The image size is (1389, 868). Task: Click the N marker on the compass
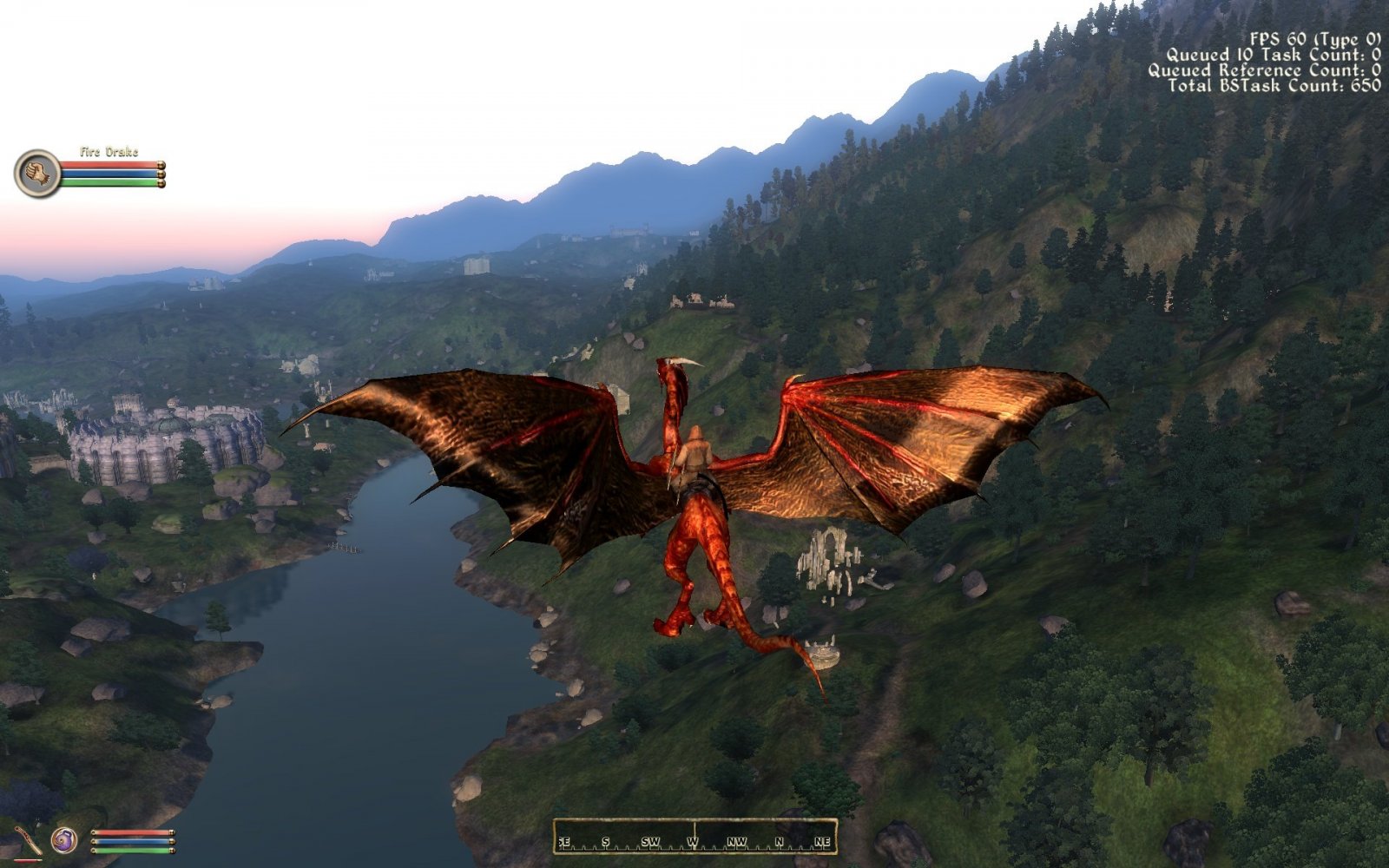[780, 841]
